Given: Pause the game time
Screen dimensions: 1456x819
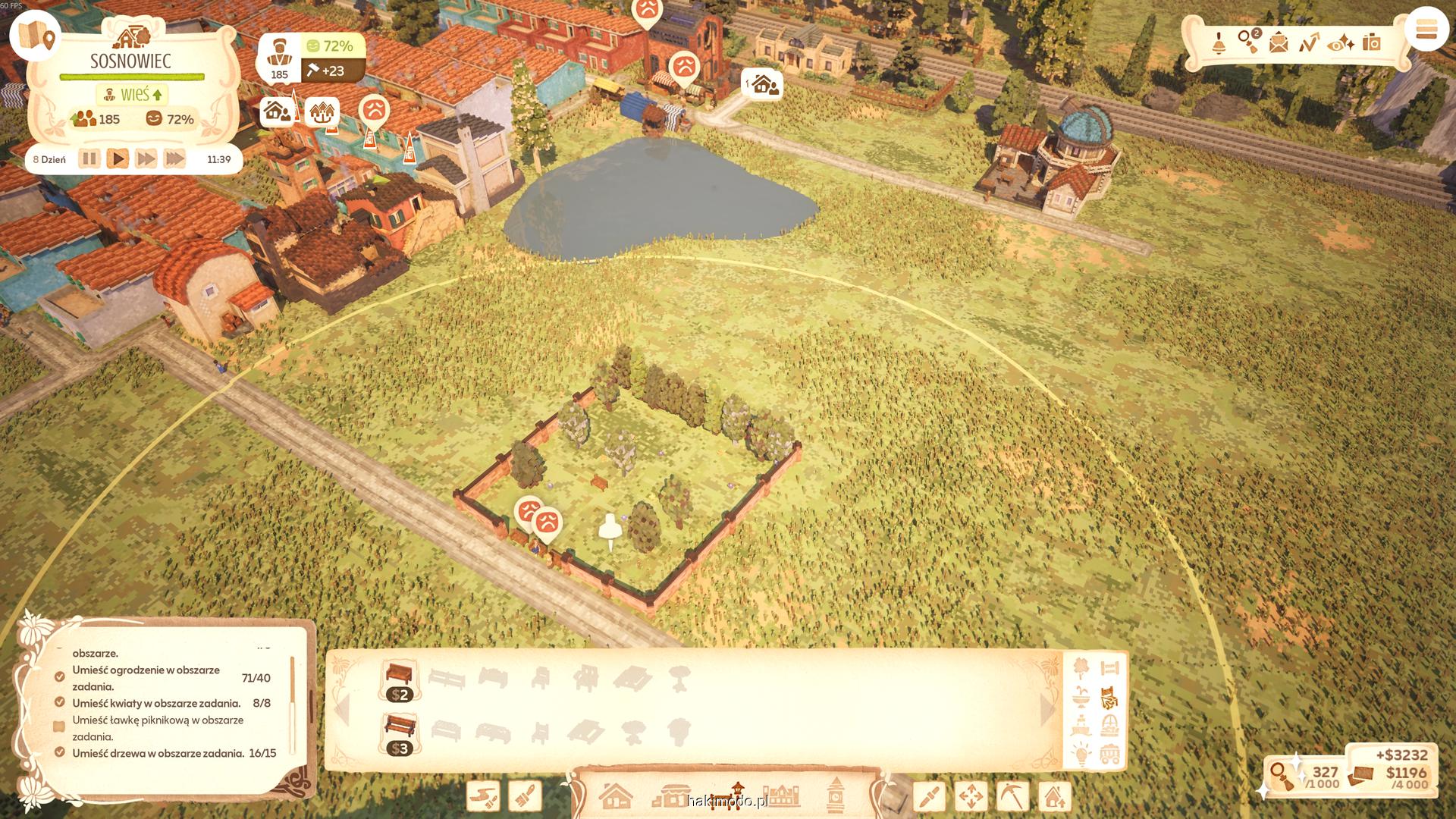Looking at the screenshot, I should 89,159.
